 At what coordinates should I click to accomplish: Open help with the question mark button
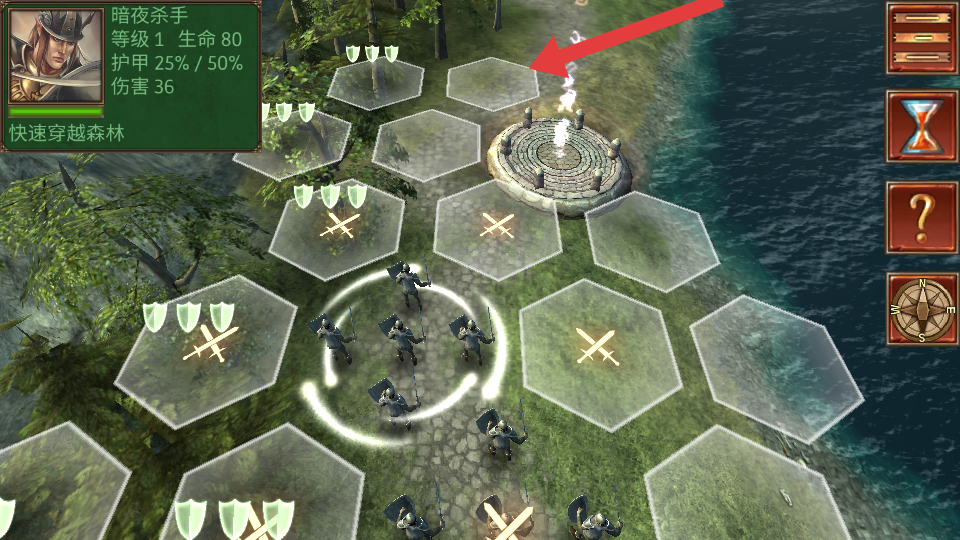(921, 216)
